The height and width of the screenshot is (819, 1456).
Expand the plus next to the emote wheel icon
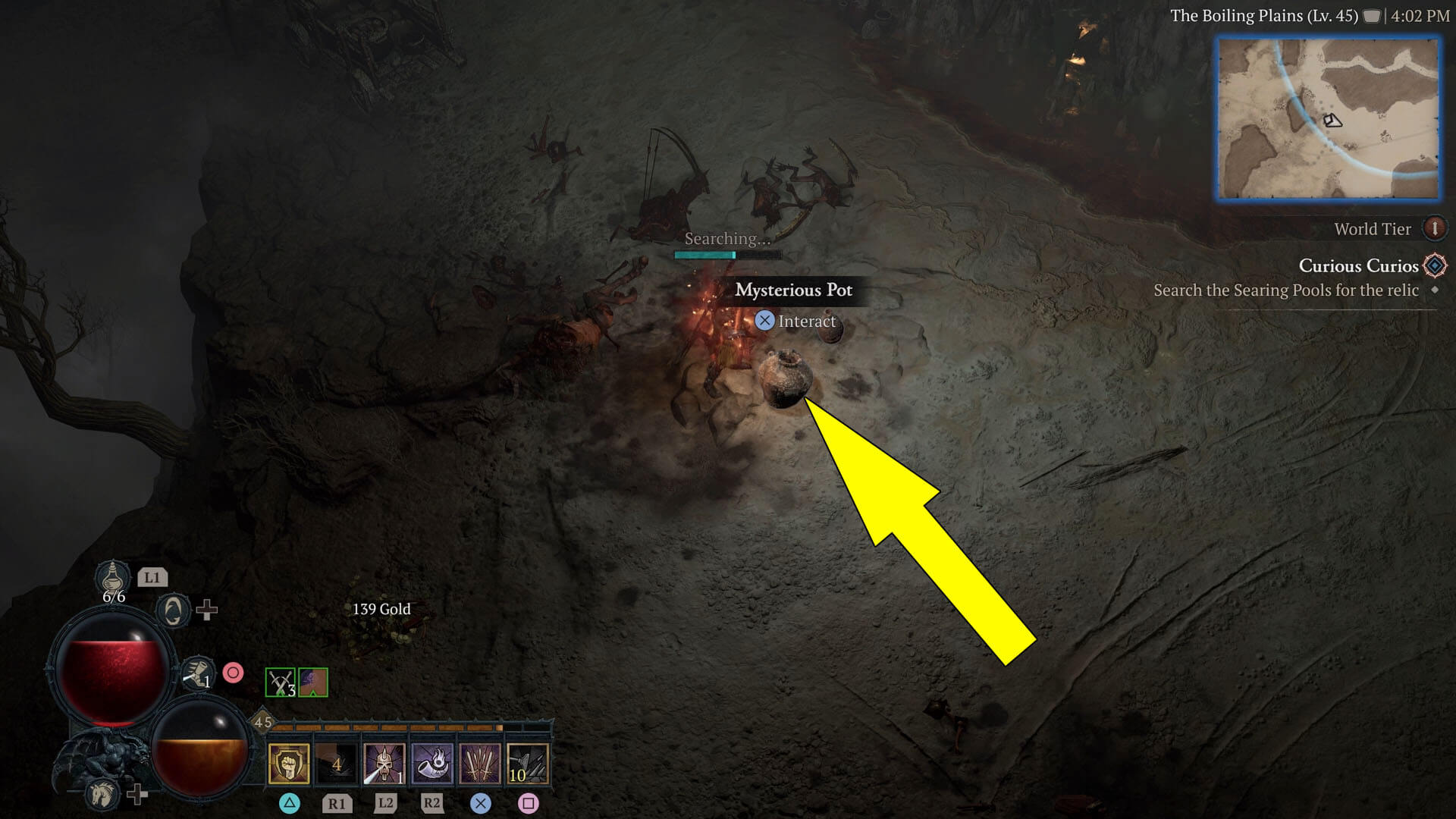207,610
